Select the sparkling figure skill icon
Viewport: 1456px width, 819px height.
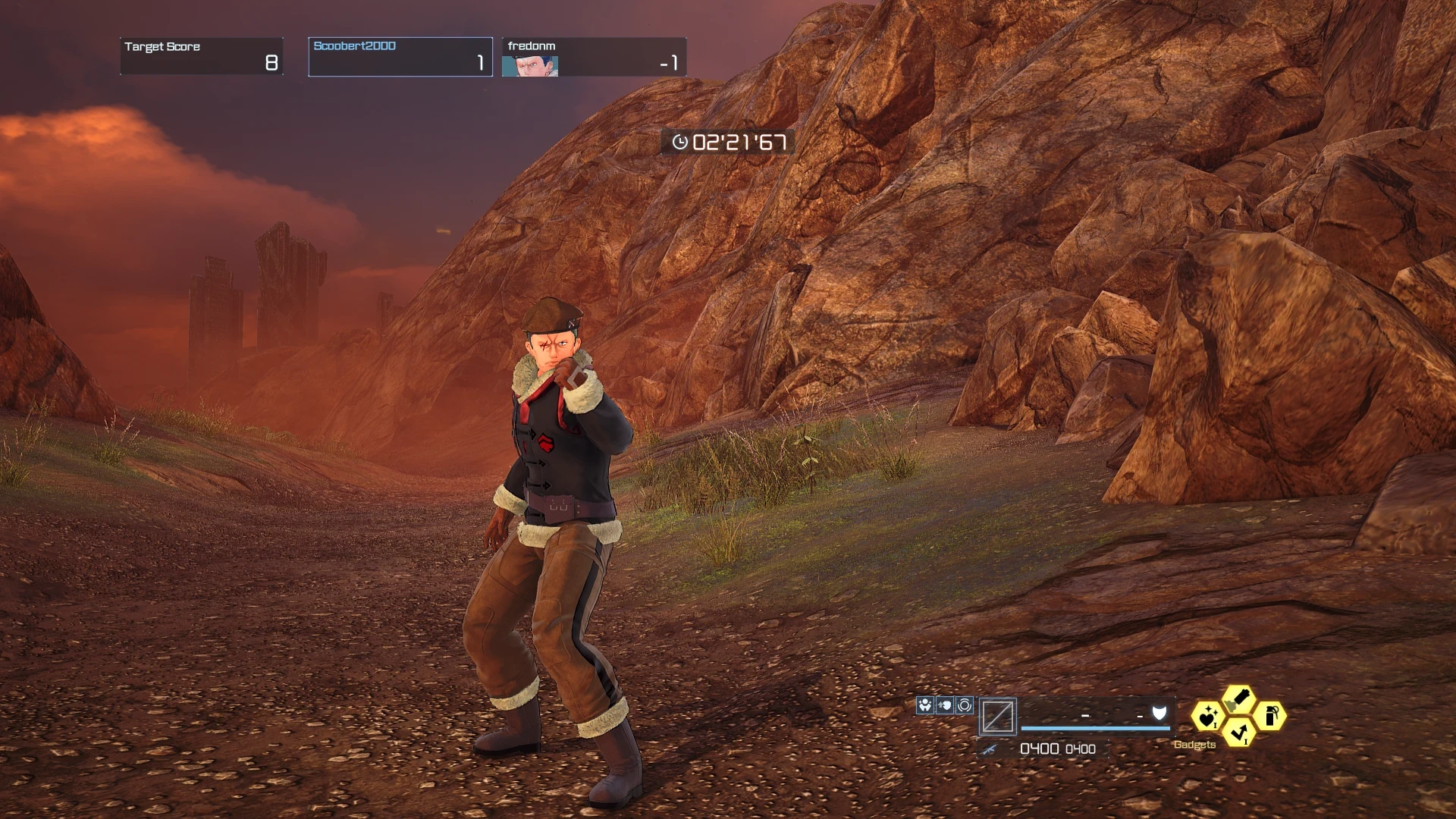[924, 706]
